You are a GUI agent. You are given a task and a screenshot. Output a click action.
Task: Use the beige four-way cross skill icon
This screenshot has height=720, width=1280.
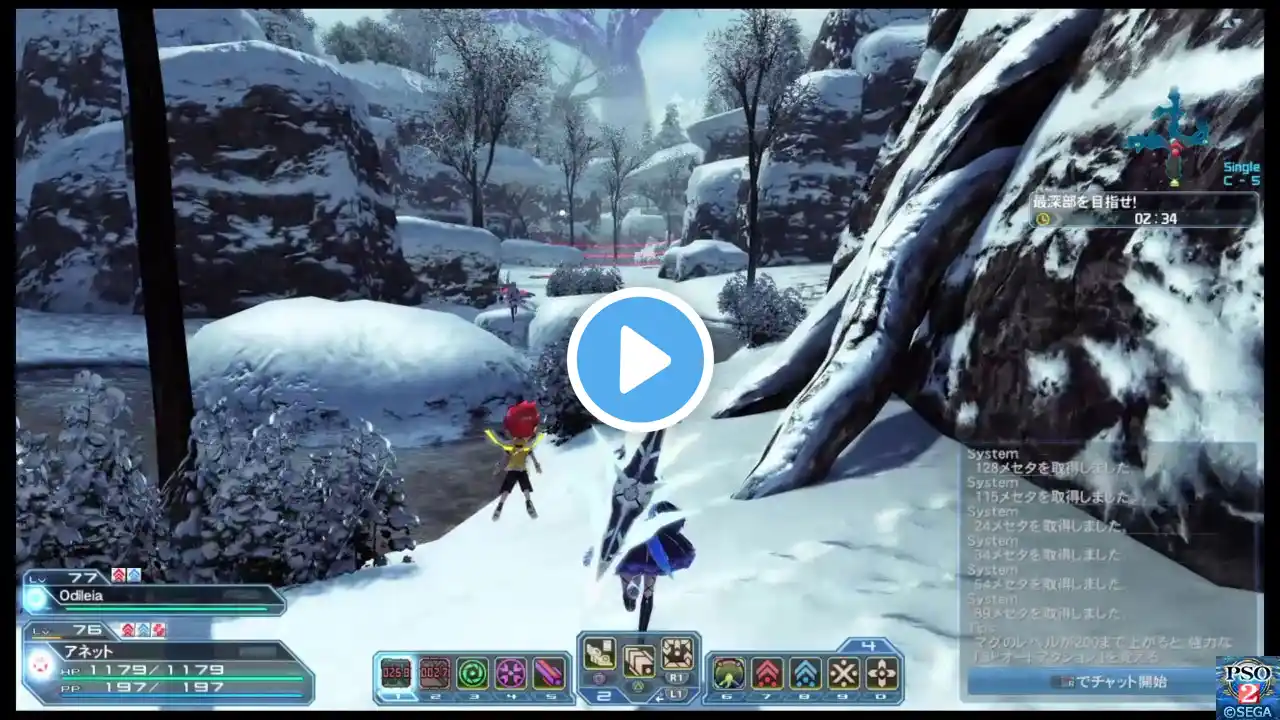click(x=881, y=673)
